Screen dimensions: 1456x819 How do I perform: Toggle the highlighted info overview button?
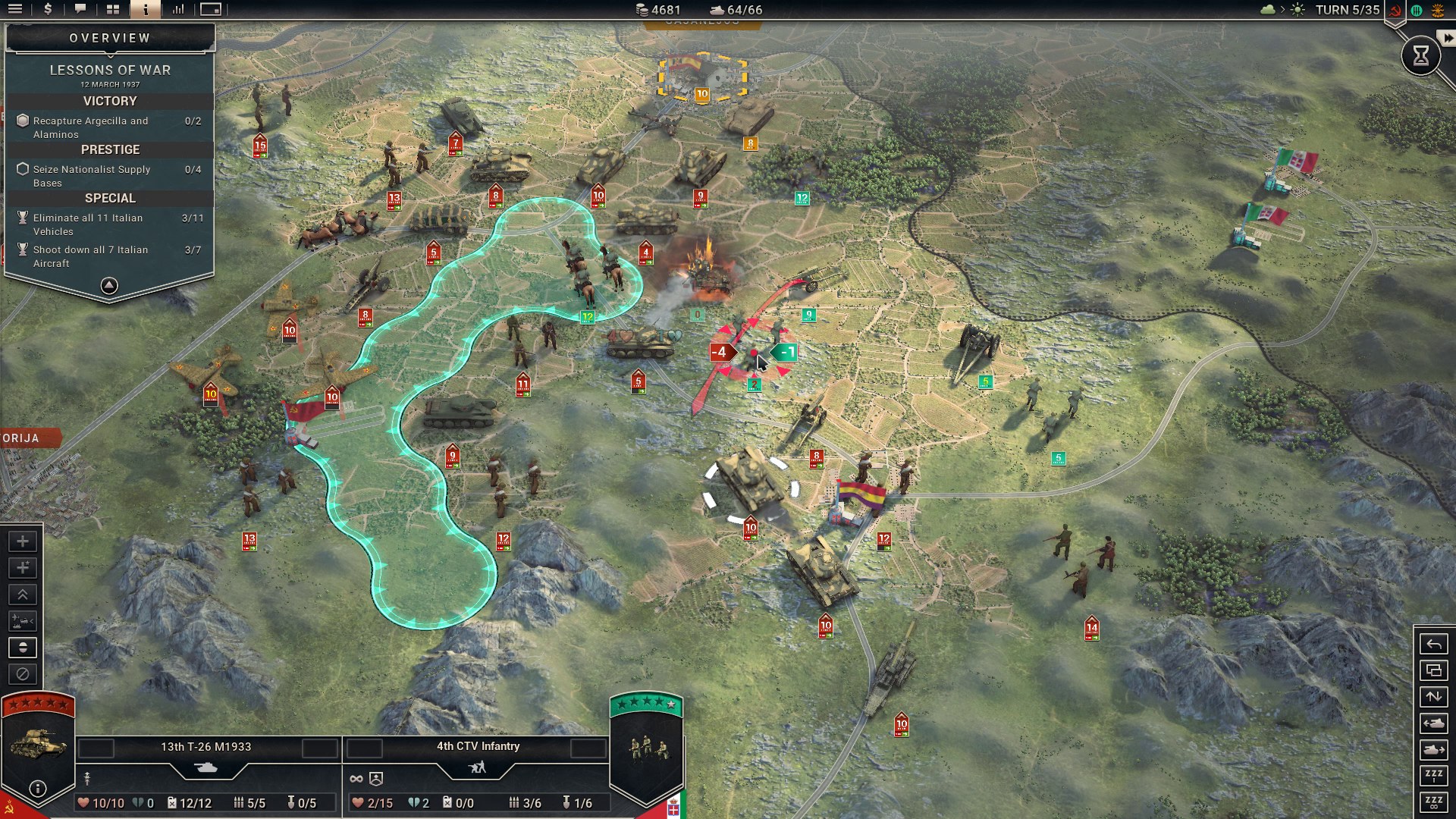click(145, 9)
